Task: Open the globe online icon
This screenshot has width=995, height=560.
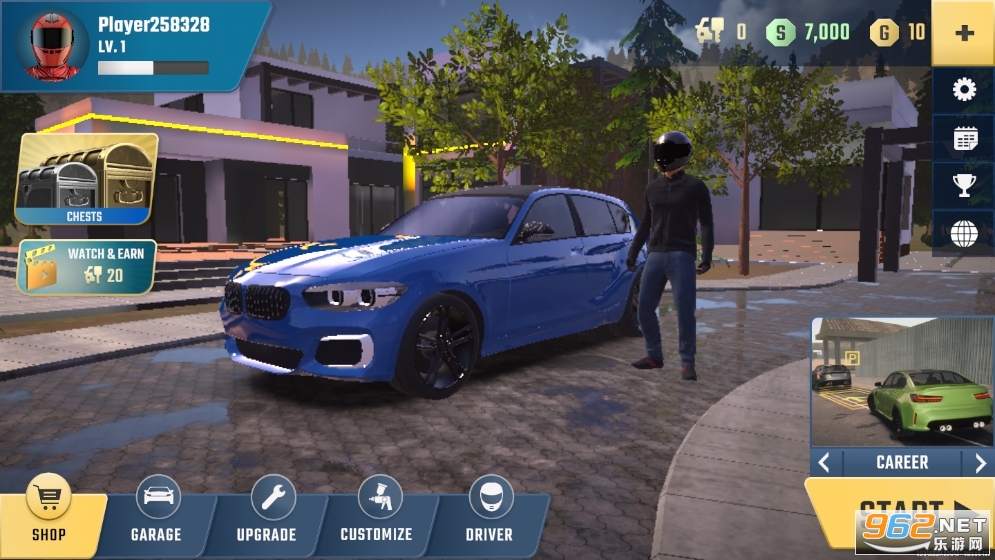Action: click(964, 234)
